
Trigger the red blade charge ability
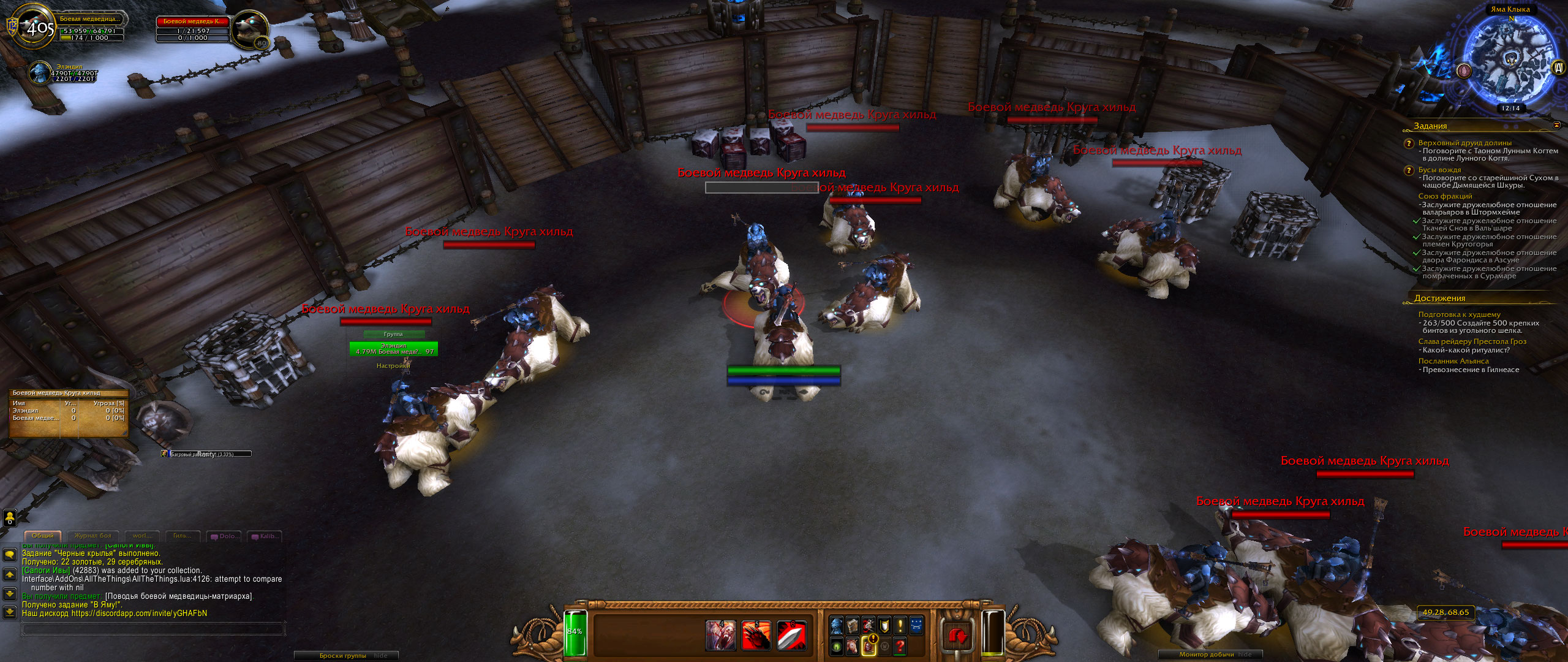791,635
